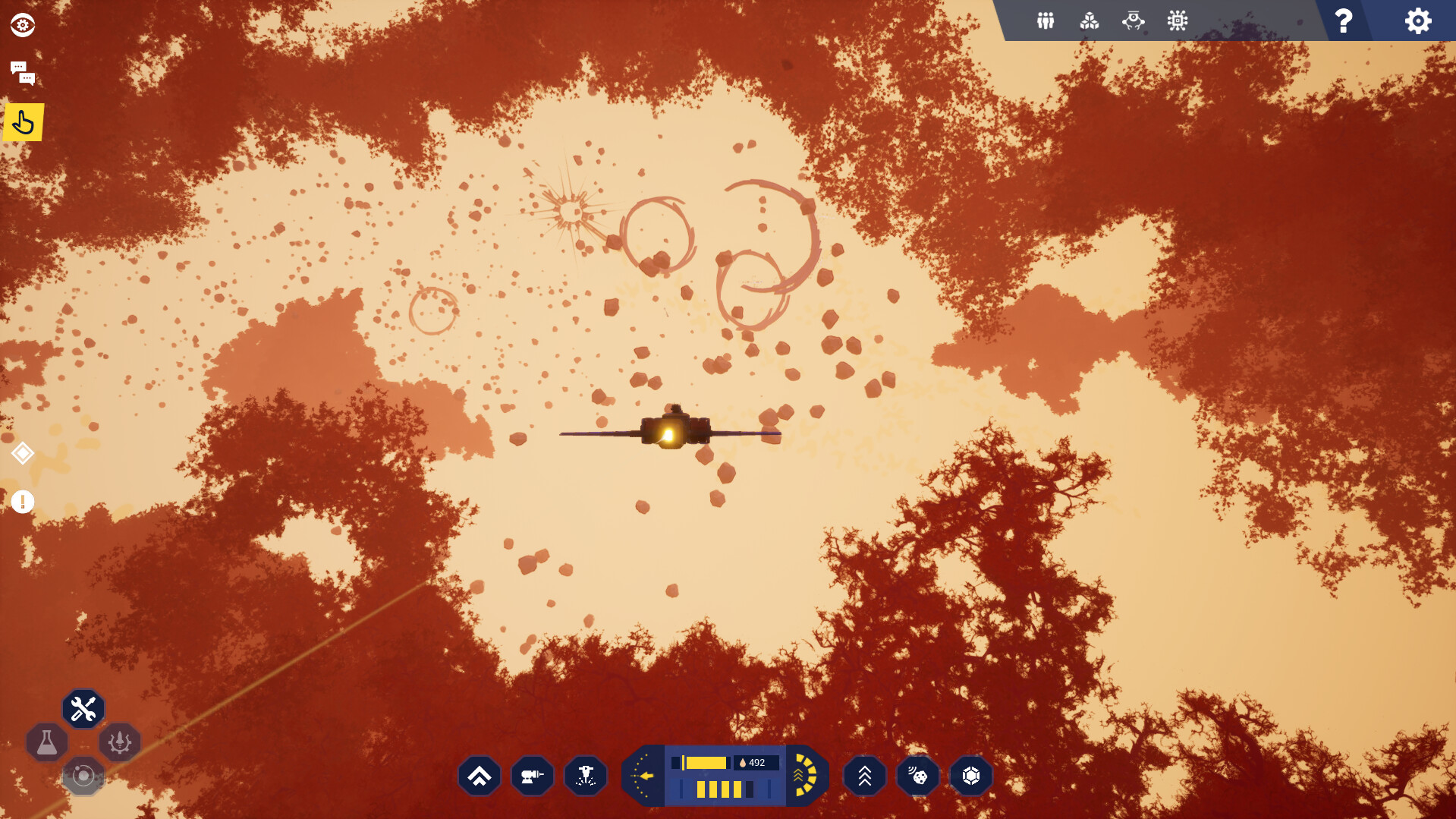Click the robotic claw icon

point(1133,20)
